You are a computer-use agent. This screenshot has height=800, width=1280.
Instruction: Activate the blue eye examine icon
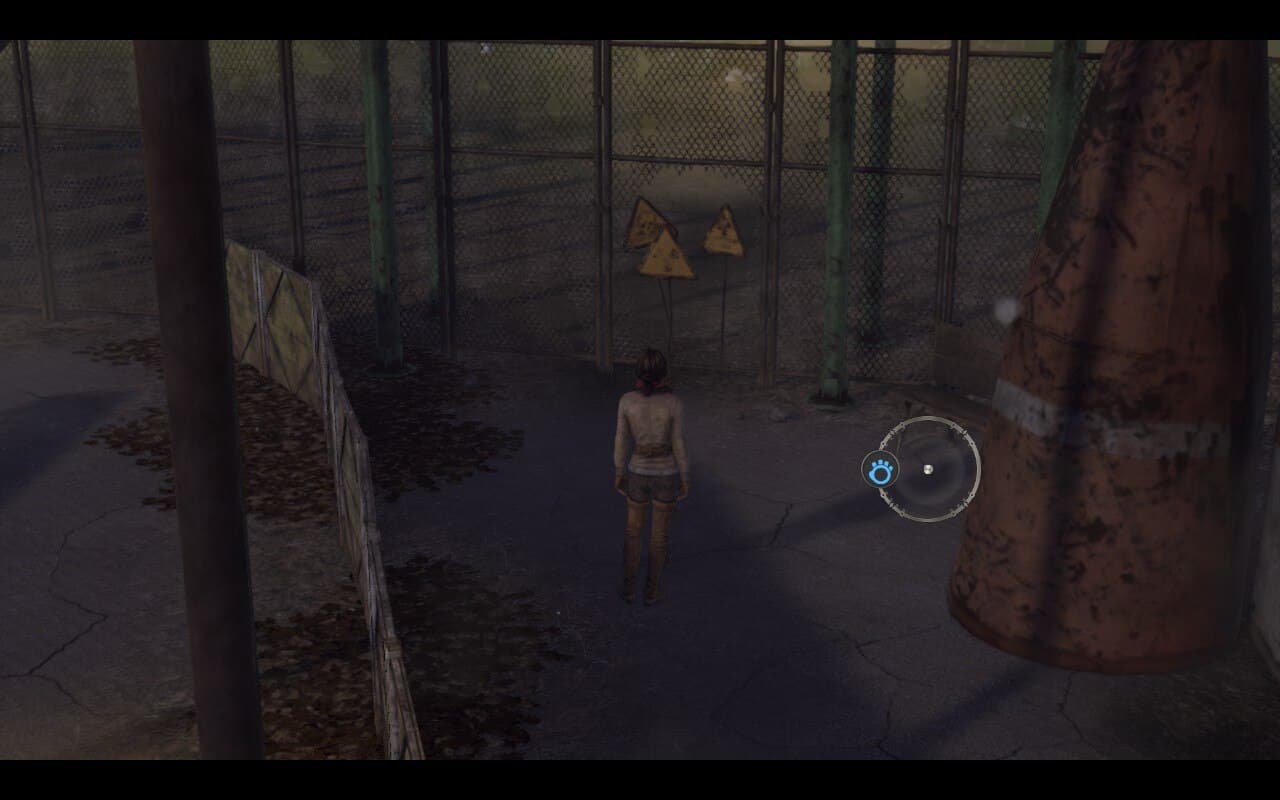[880, 471]
